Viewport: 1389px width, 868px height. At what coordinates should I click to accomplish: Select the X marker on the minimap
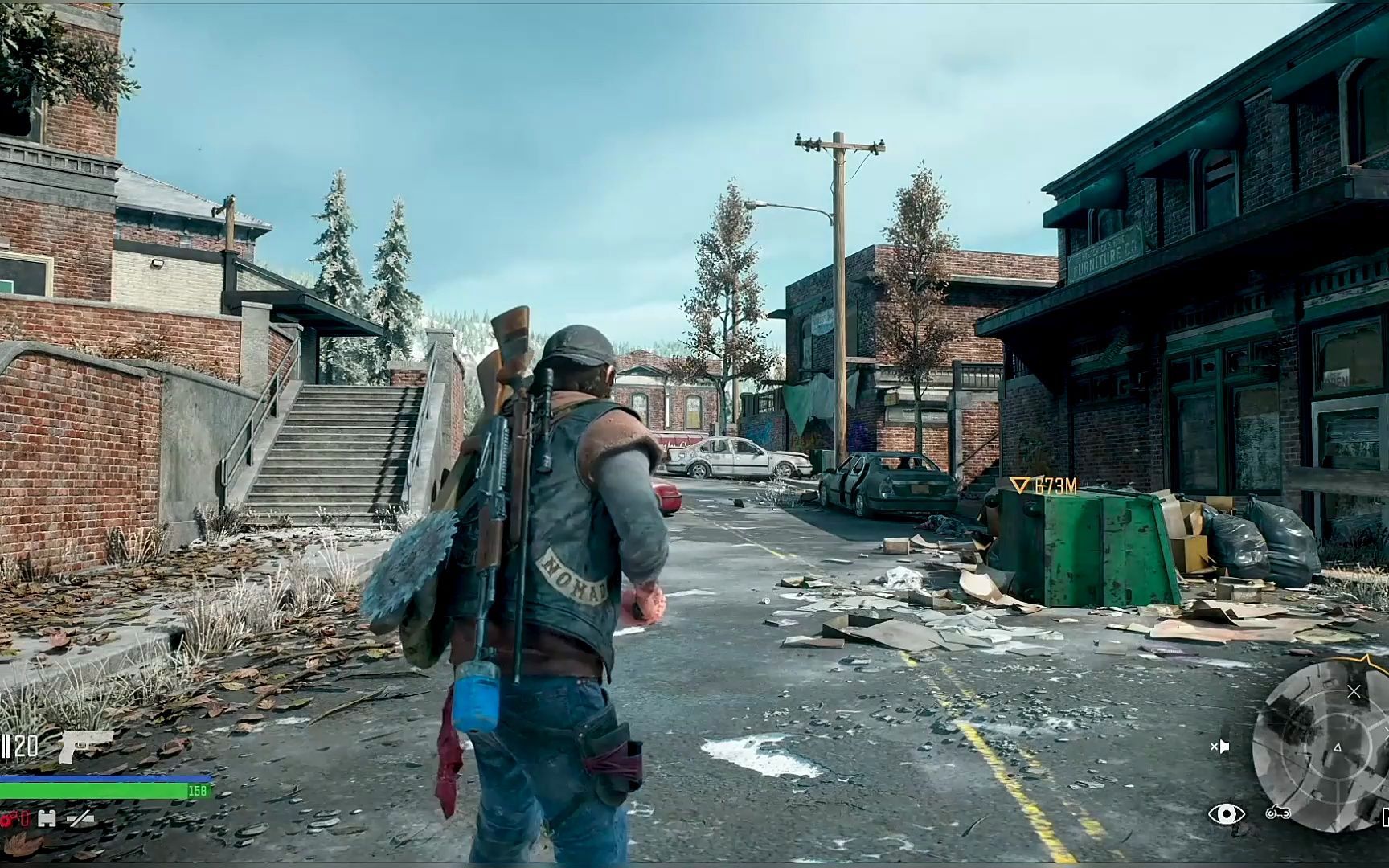pyautogui.click(x=1354, y=691)
